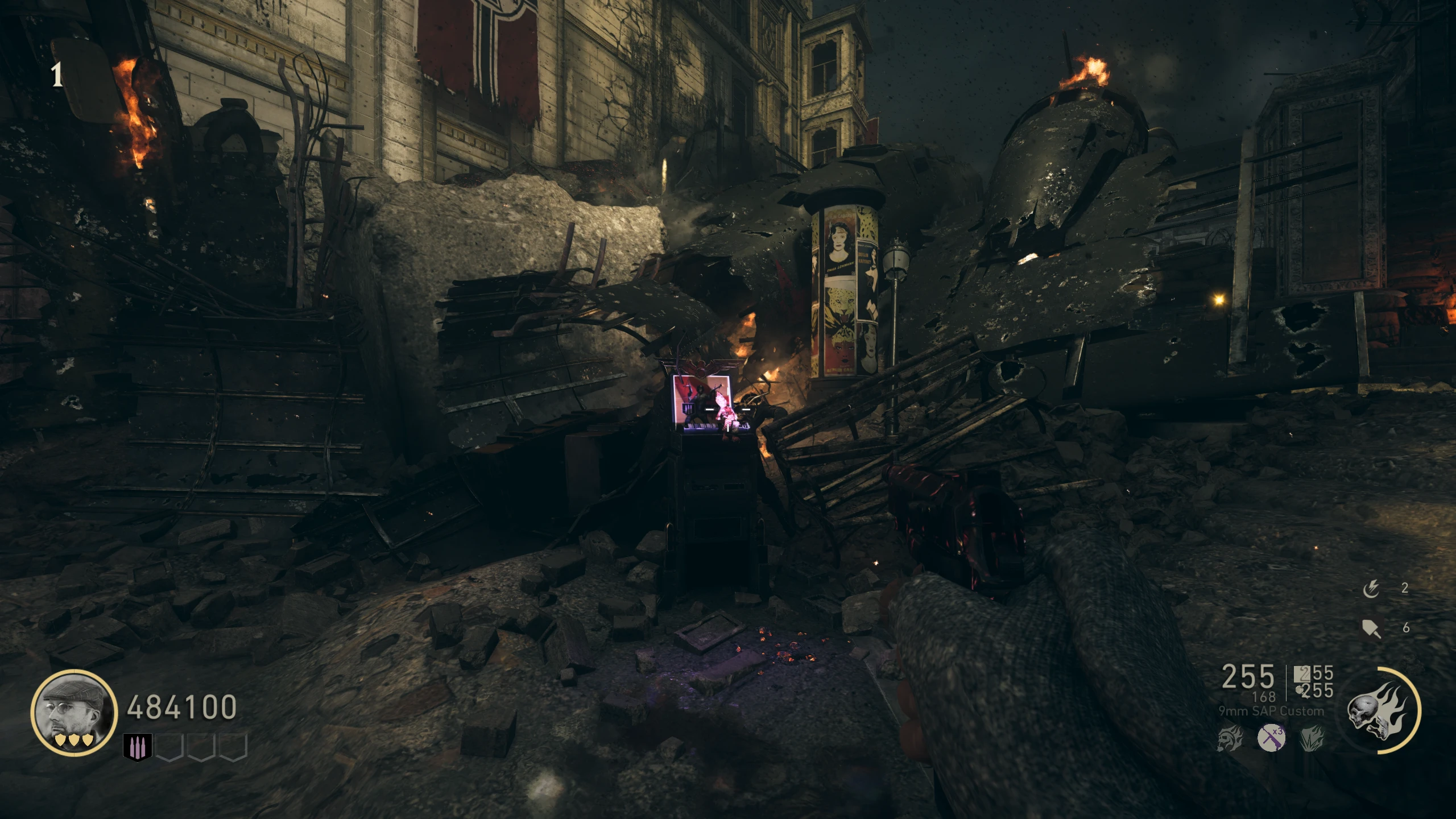Choose the flaming burst mod icon
The width and height of the screenshot is (1456, 819).
coord(1312,739)
